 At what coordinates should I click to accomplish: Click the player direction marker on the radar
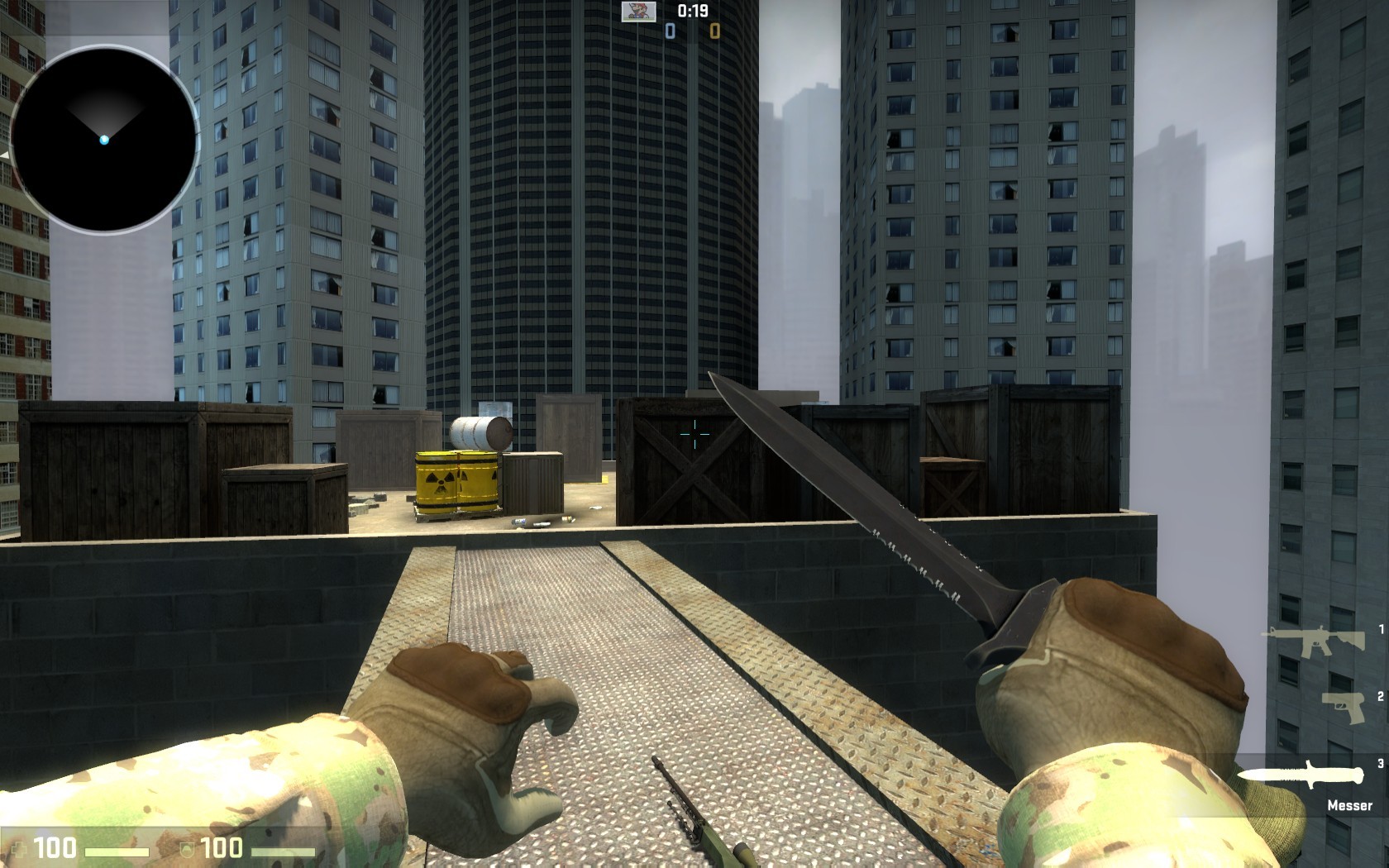pyautogui.click(x=105, y=141)
